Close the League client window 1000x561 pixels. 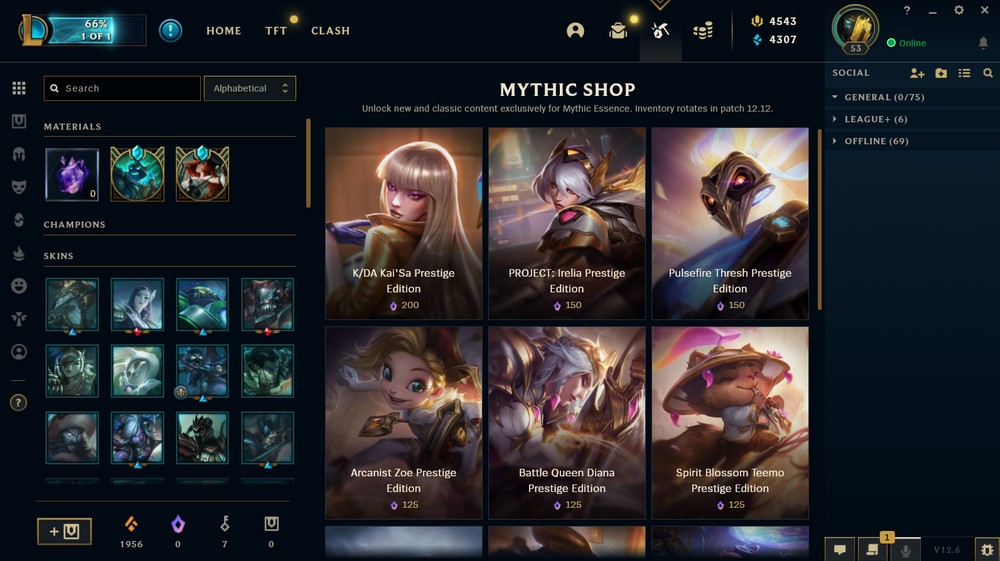[985, 10]
